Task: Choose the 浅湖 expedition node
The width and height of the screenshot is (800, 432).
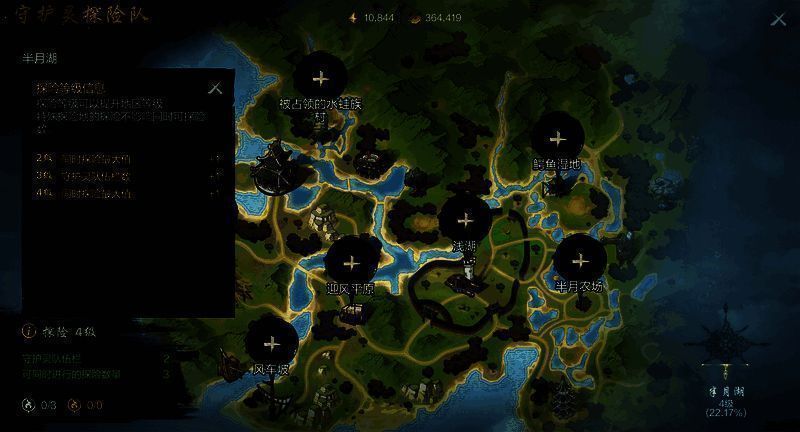Action: tap(464, 220)
